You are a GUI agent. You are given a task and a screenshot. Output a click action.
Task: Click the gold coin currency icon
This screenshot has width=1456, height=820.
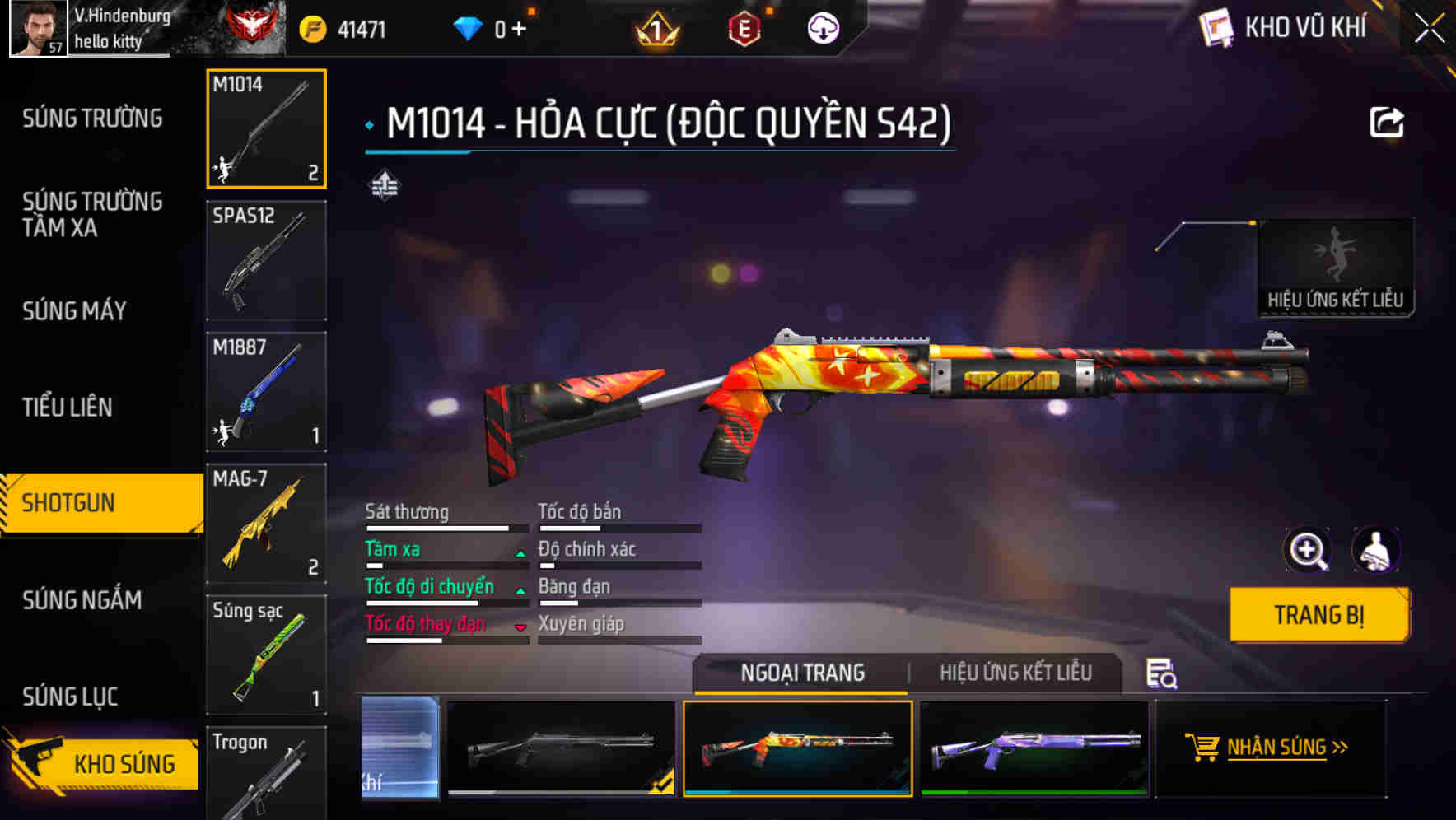(312, 26)
